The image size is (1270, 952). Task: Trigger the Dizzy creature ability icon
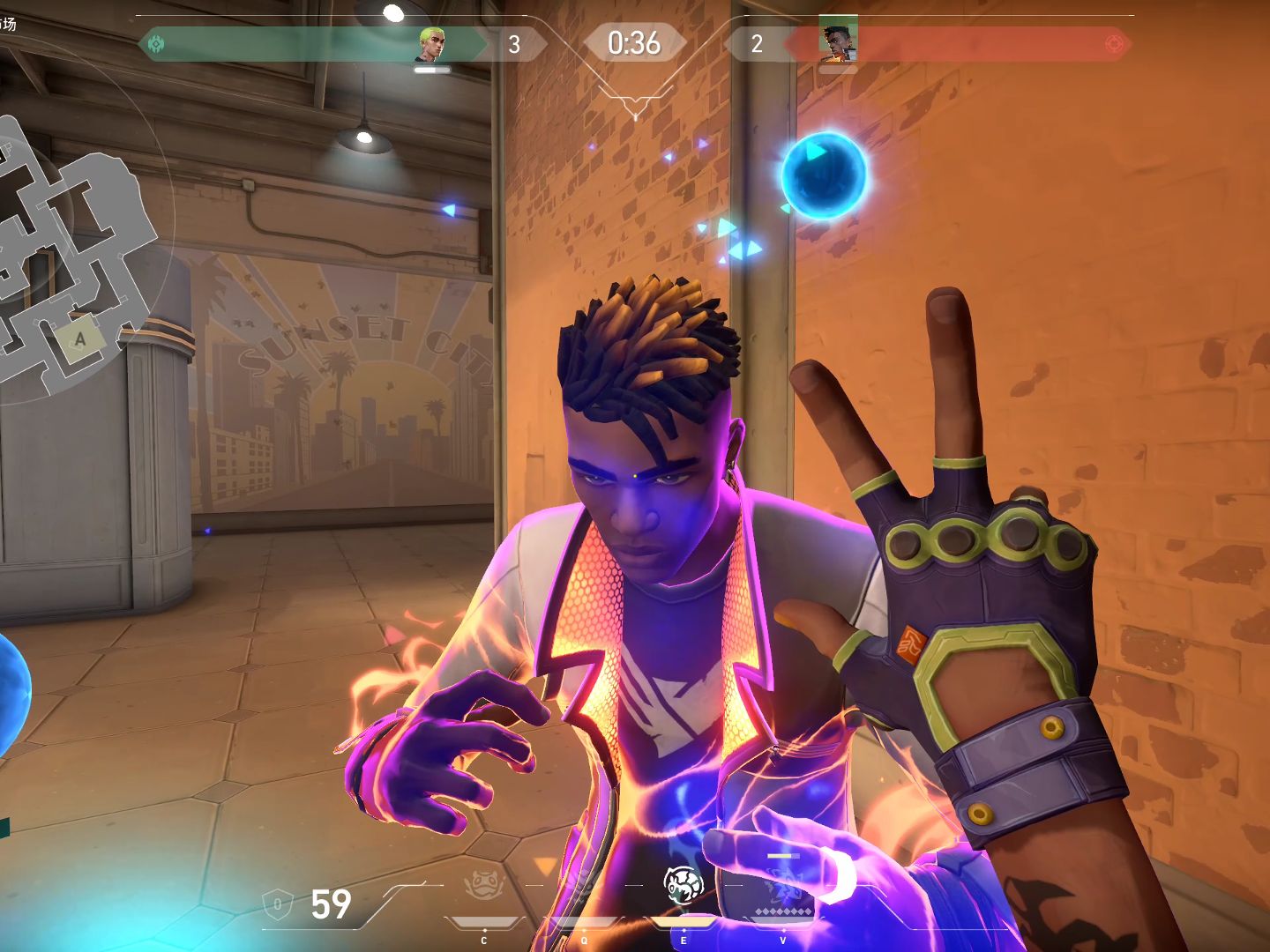(683, 885)
